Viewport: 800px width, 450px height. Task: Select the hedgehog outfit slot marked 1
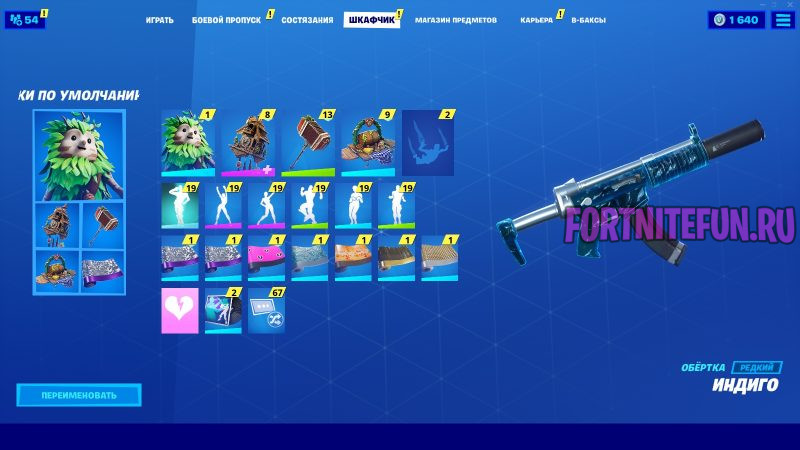coord(188,143)
